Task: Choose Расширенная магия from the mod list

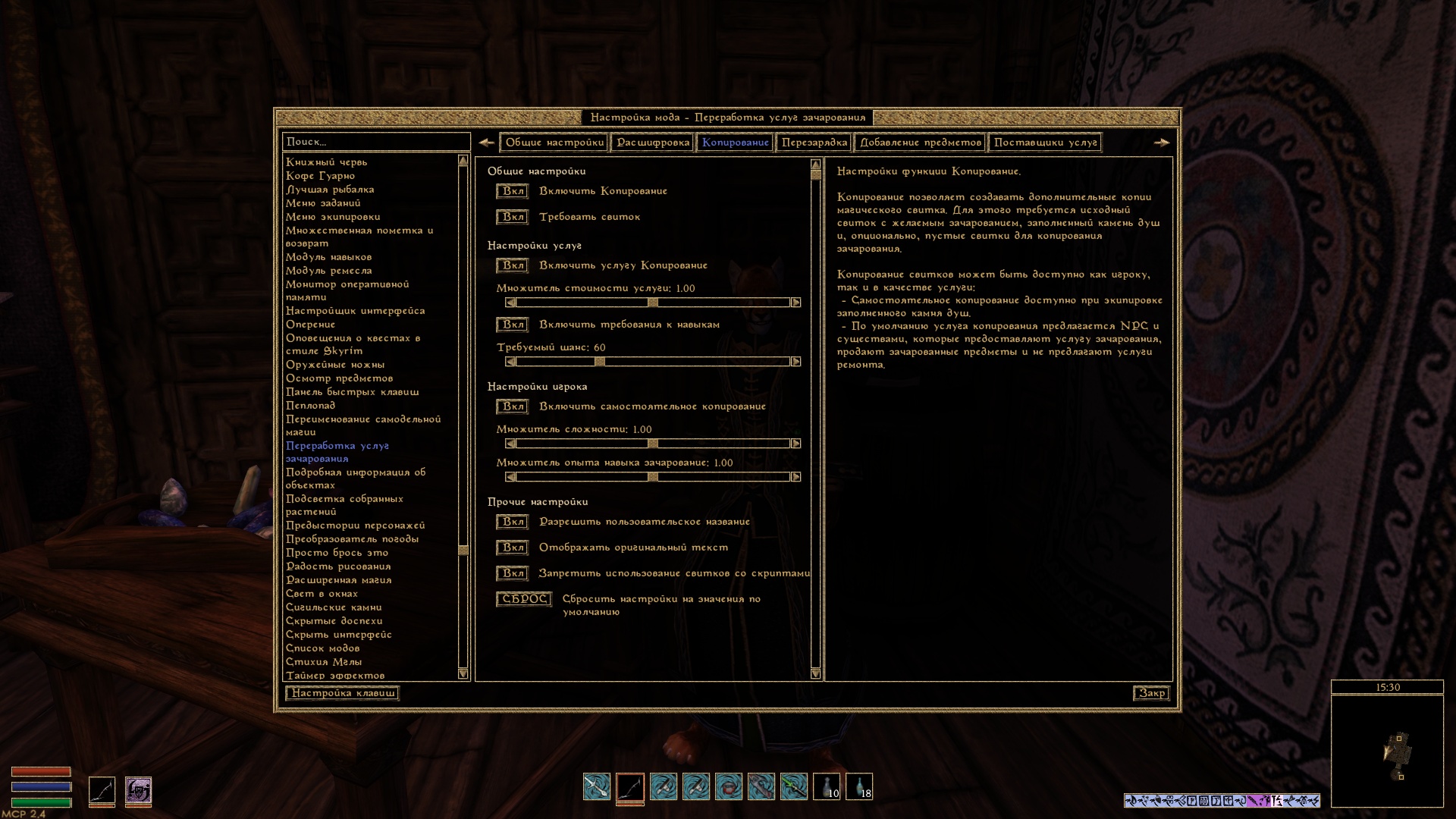Action: 338,580
